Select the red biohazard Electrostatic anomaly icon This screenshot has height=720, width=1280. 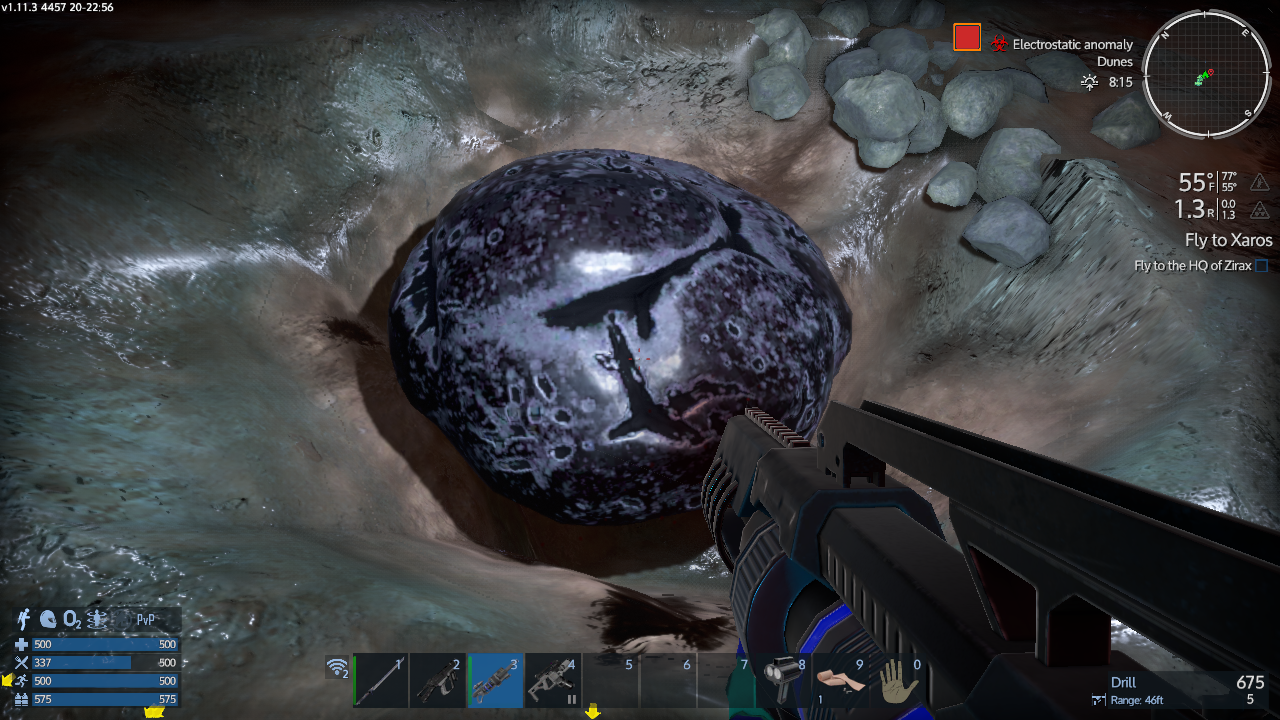click(999, 45)
